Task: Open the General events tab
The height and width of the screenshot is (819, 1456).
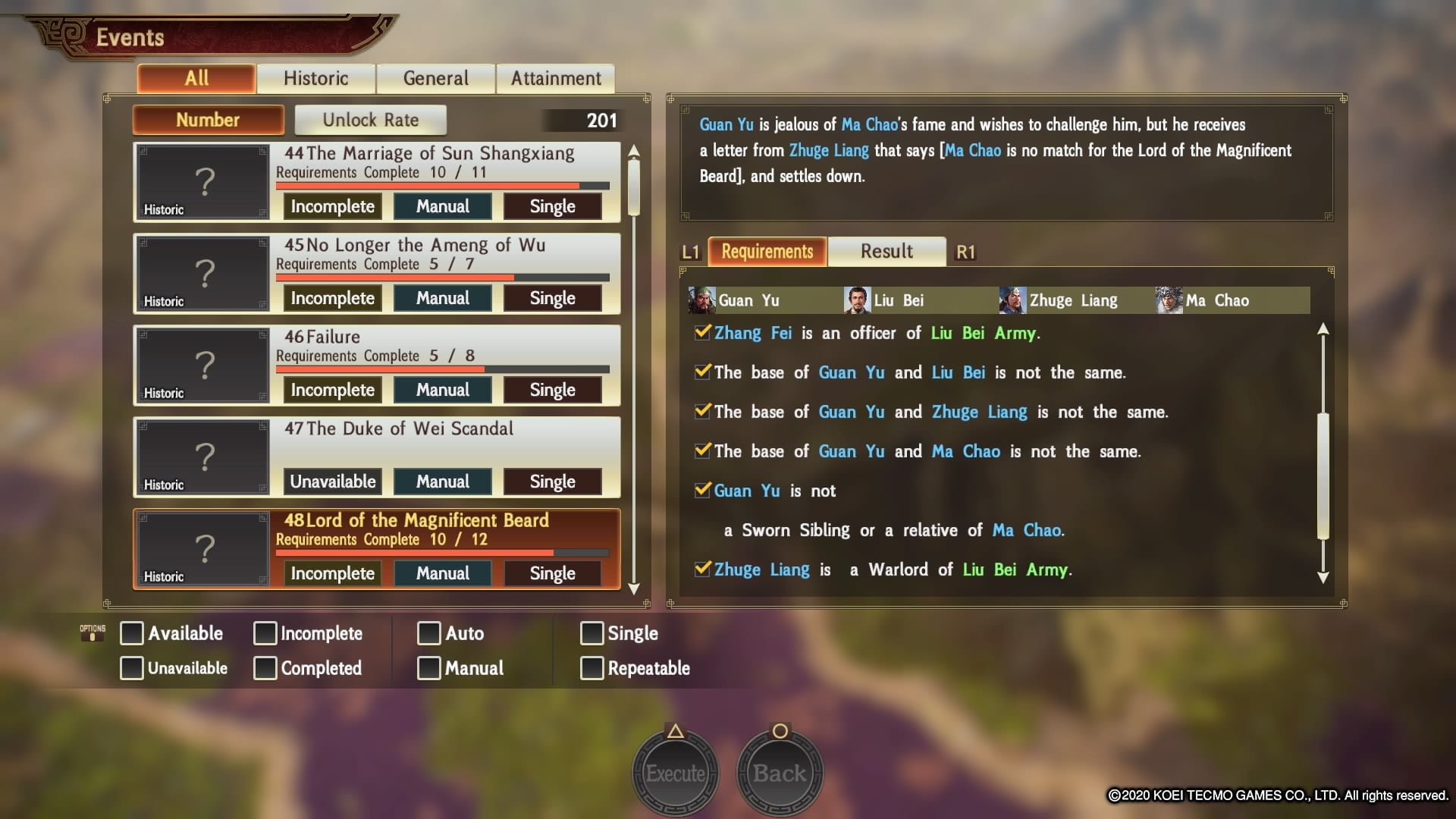Action: 435,78
